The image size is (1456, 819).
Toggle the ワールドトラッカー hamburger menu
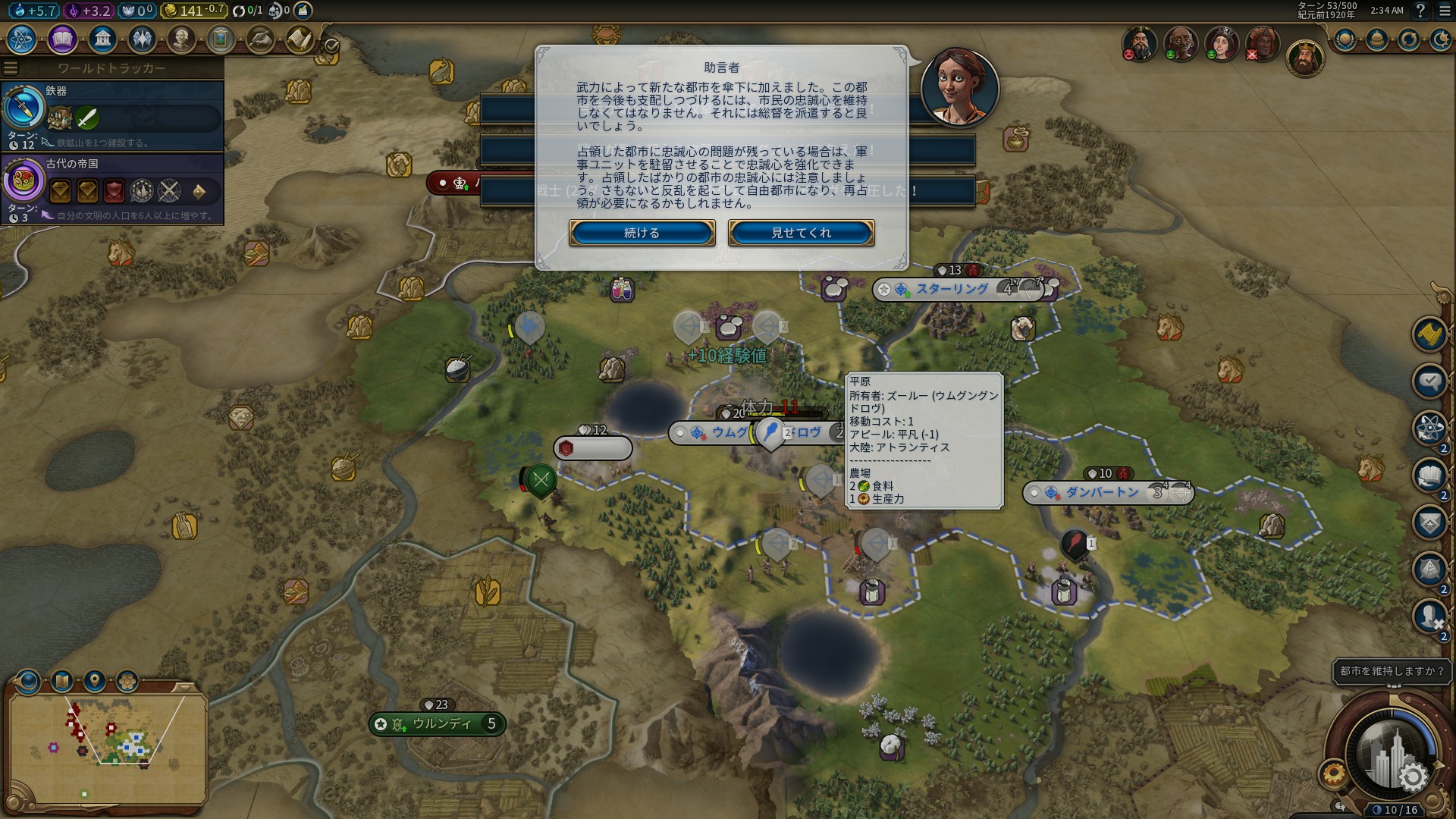tap(11, 68)
